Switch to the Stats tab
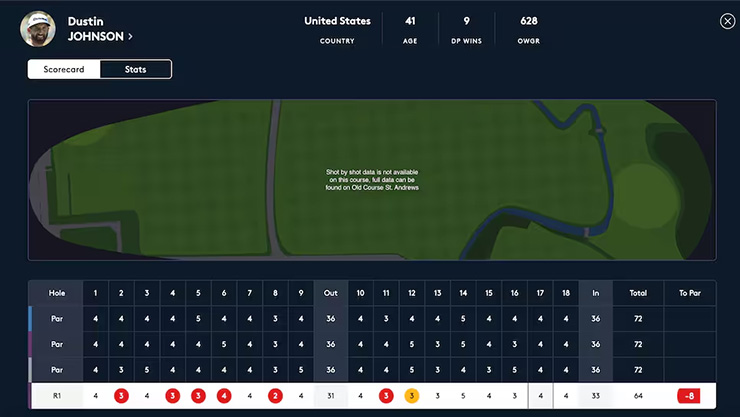The image size is (740, 417). pos(136,69)
